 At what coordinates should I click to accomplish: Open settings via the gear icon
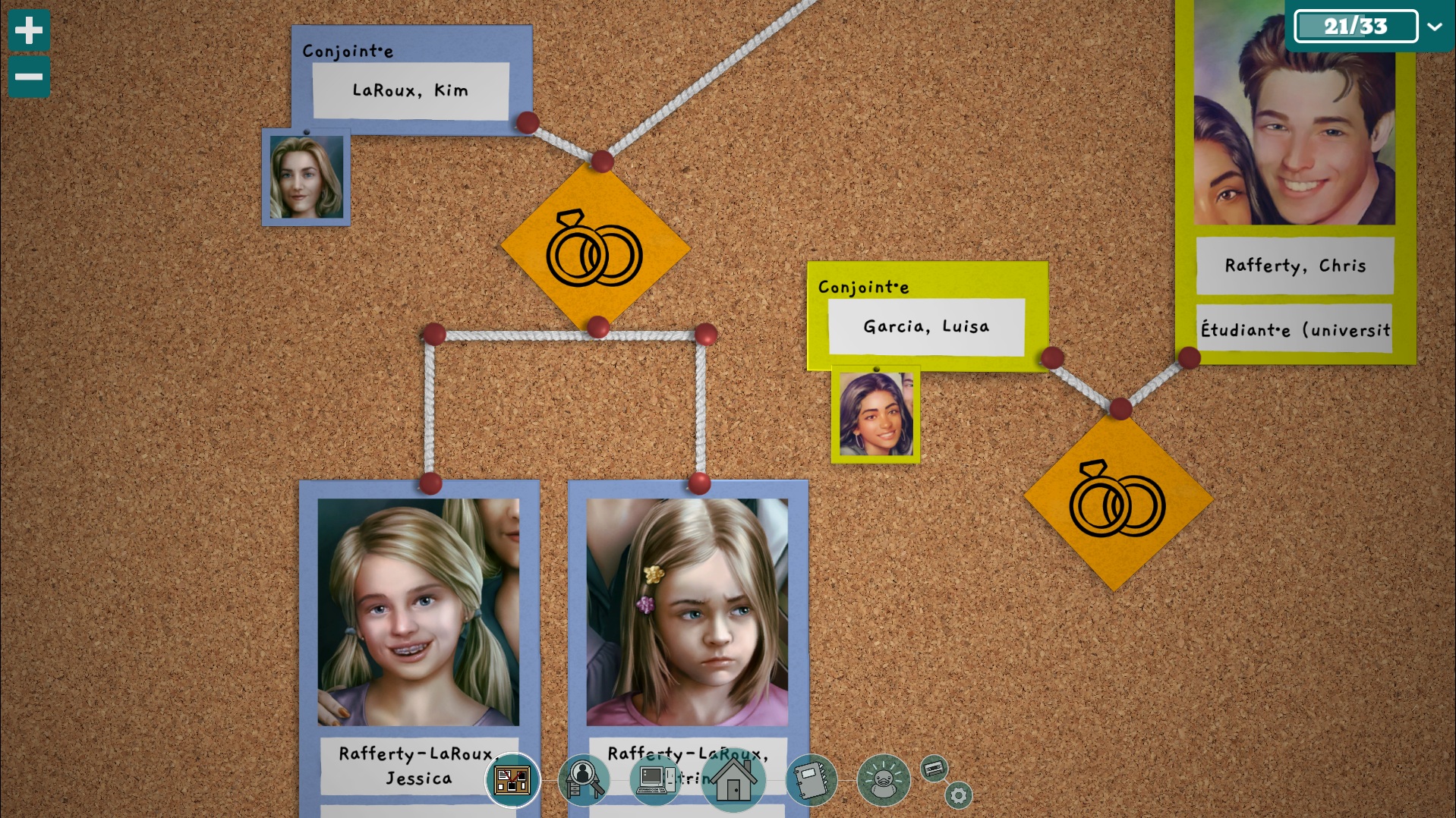(x=958, y=795)
